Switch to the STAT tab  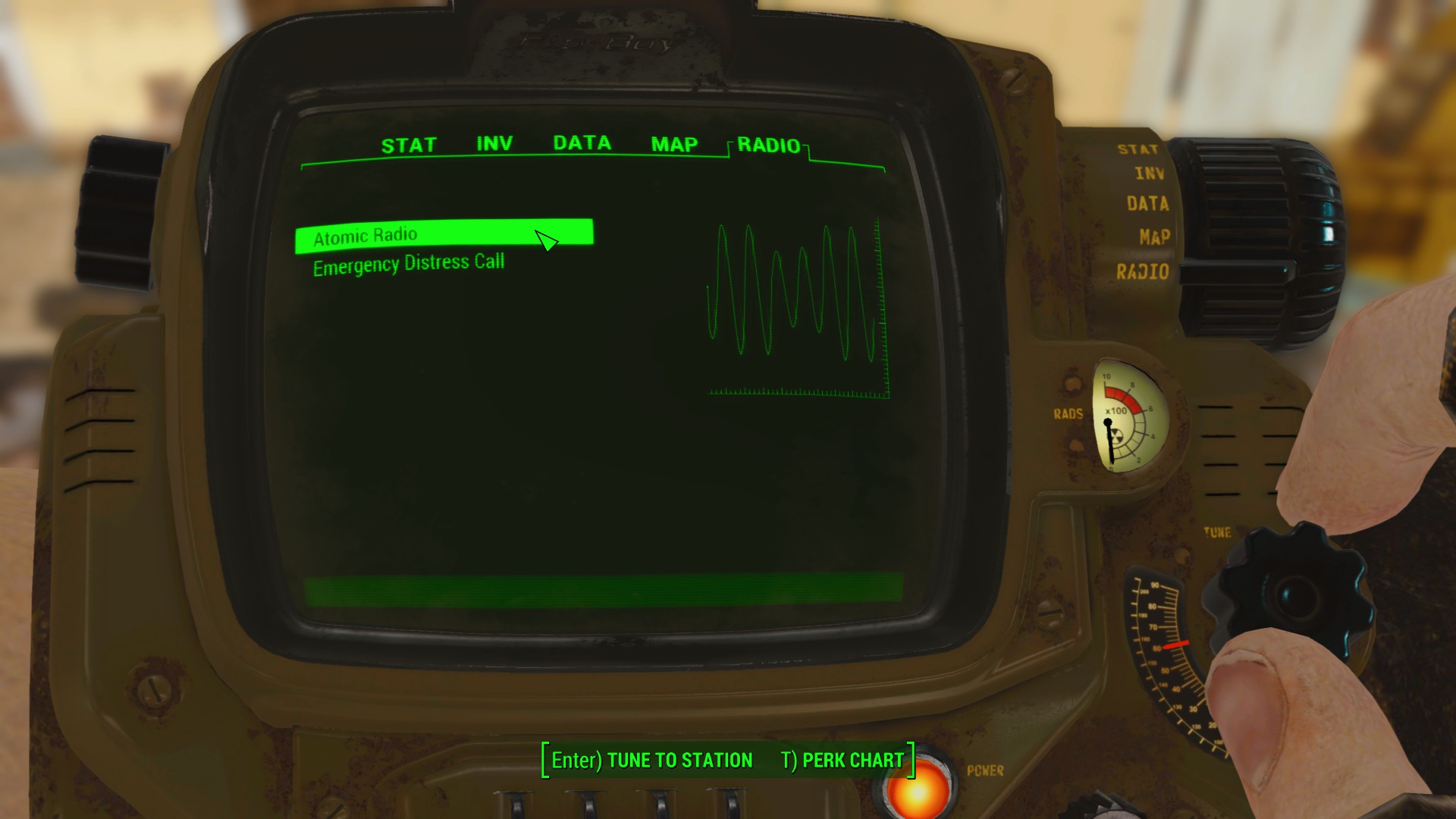pyautogui.click(x=409, y=143)
